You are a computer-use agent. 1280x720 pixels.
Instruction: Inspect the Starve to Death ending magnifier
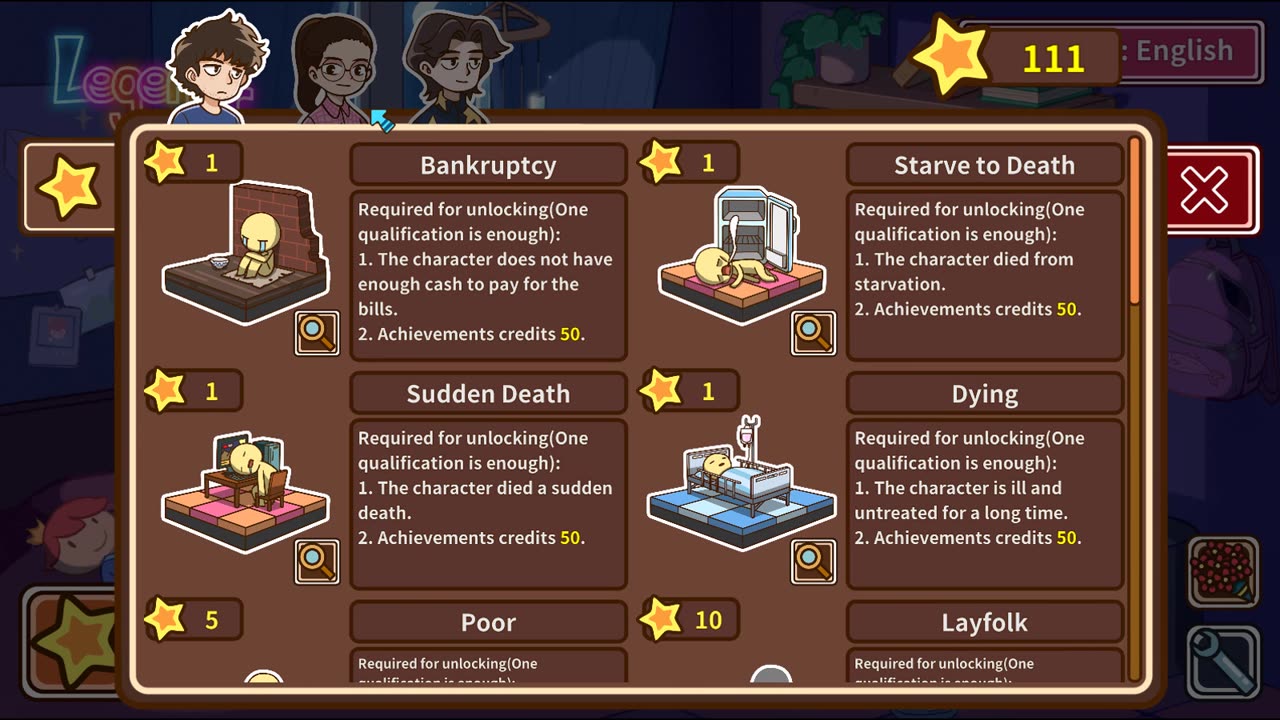[813, 334]
